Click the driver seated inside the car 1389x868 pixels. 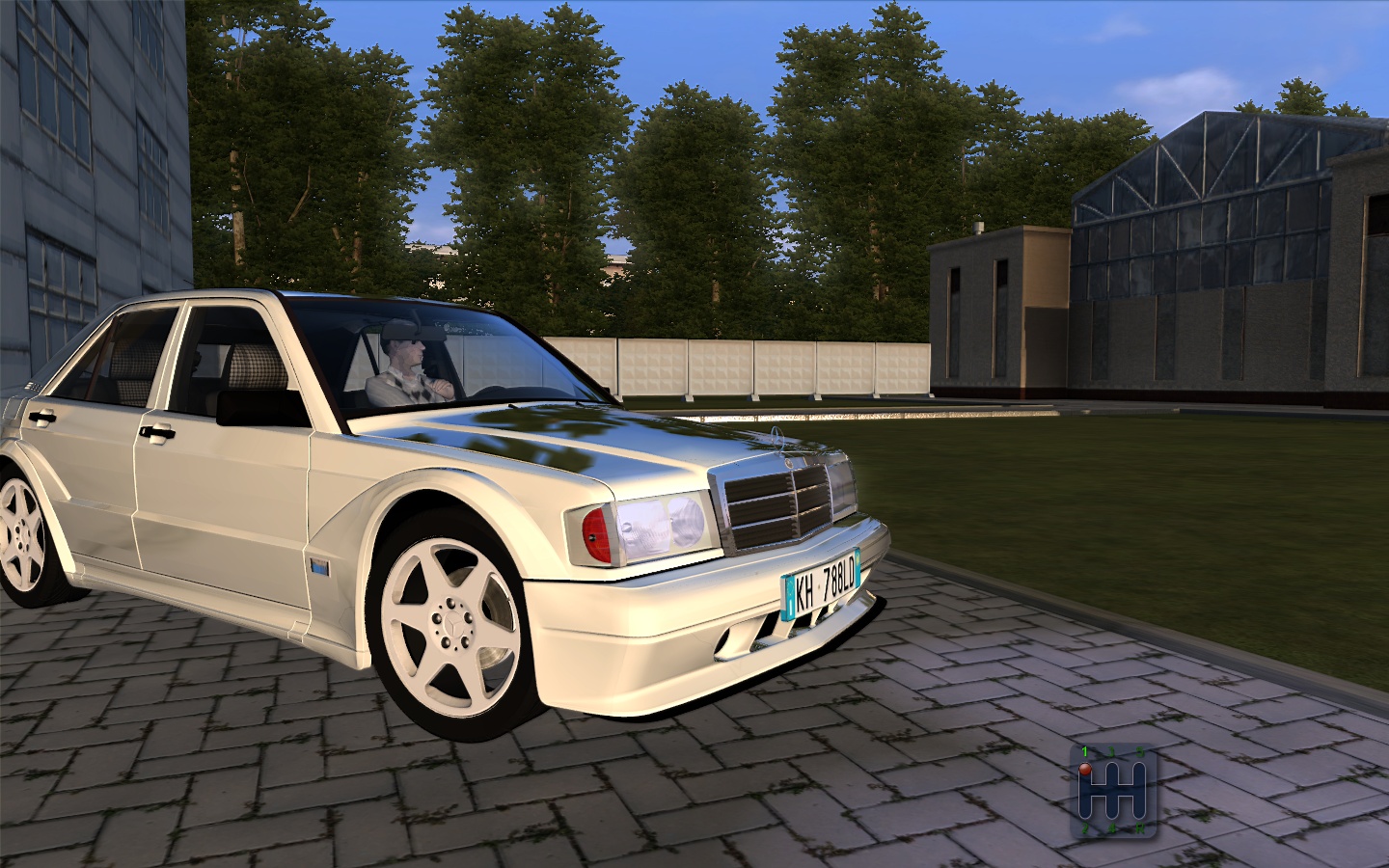point(405,366)
